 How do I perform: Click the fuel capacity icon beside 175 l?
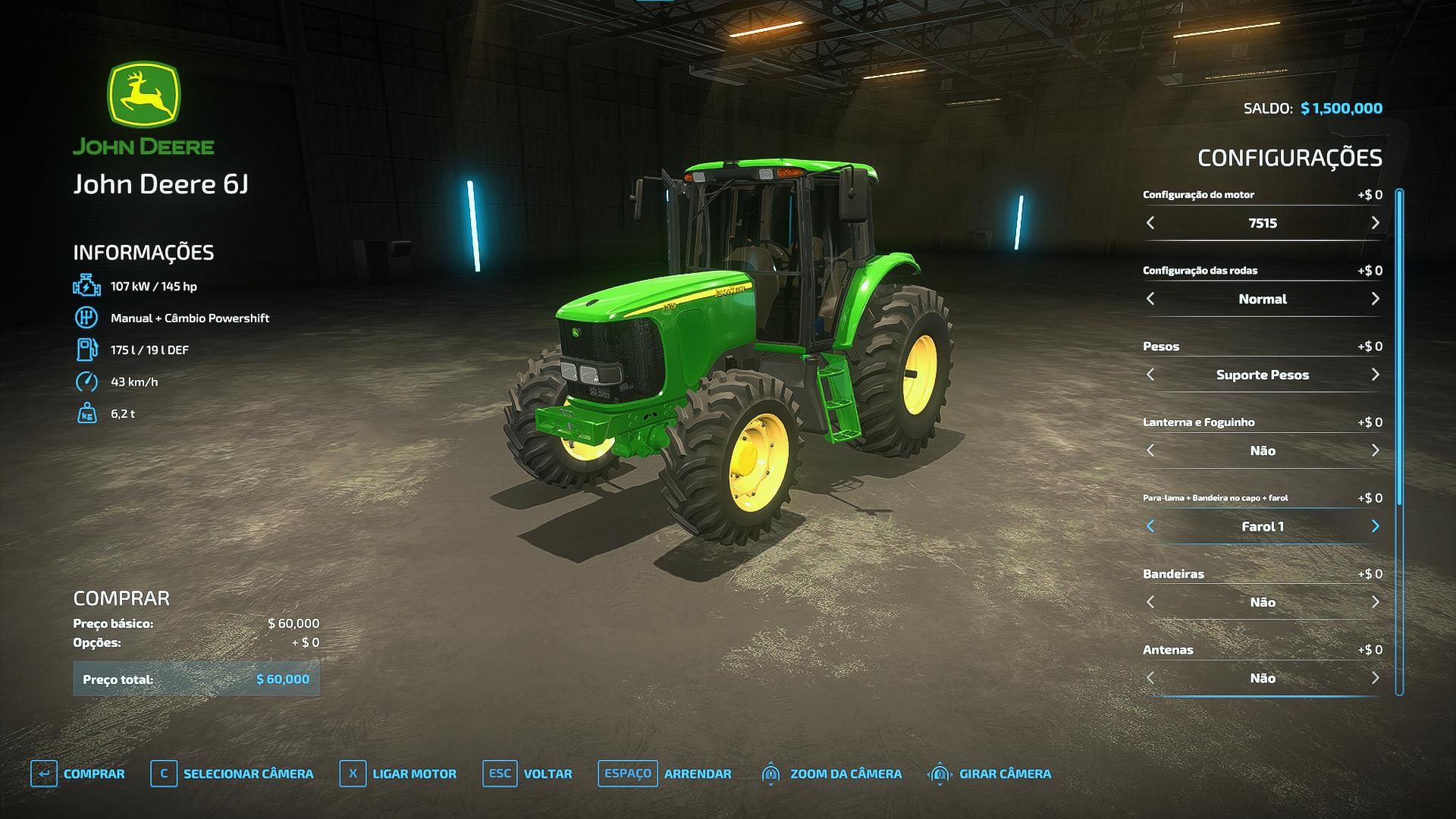86,350
